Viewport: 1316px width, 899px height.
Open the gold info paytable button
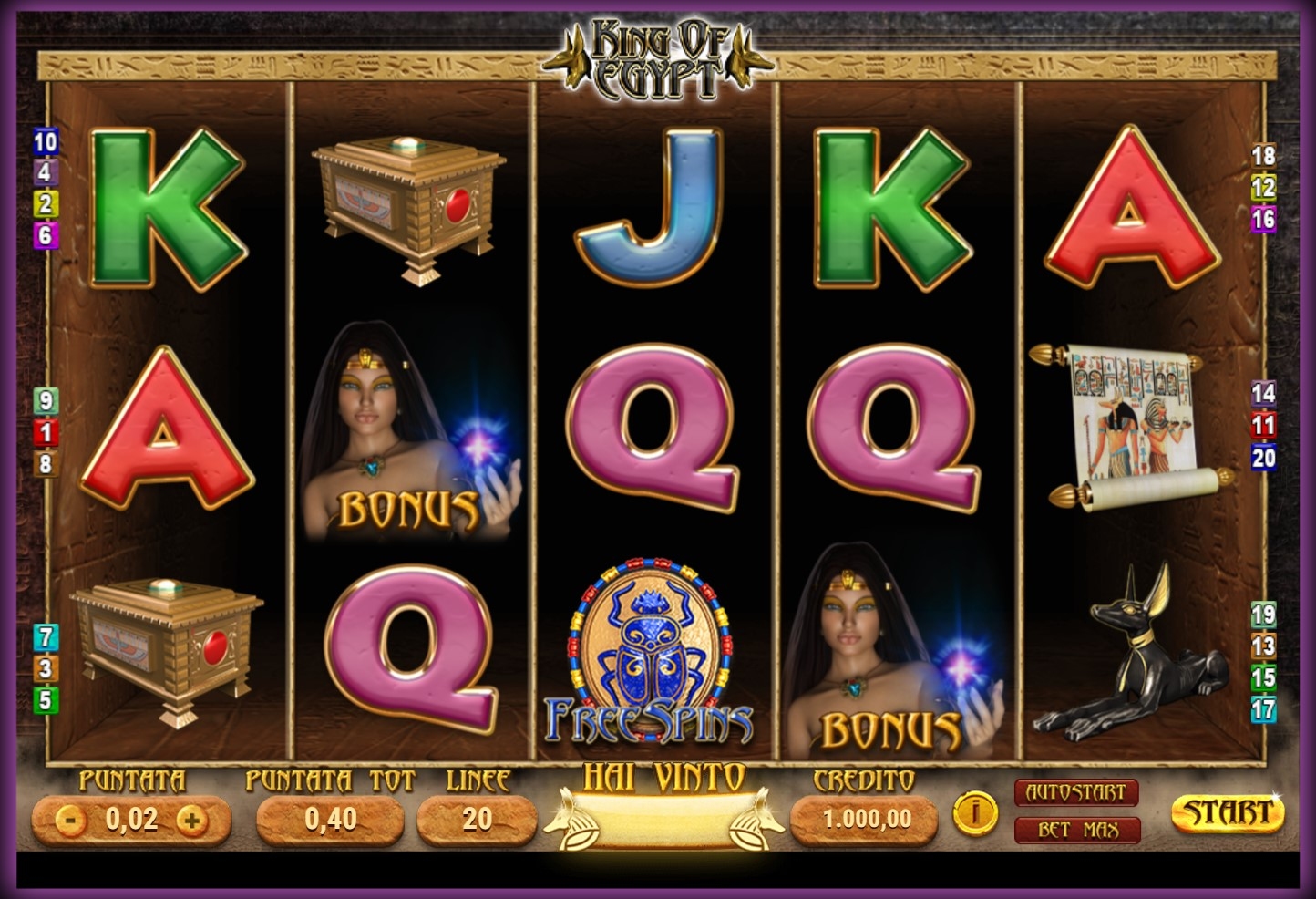coord(974,811)
